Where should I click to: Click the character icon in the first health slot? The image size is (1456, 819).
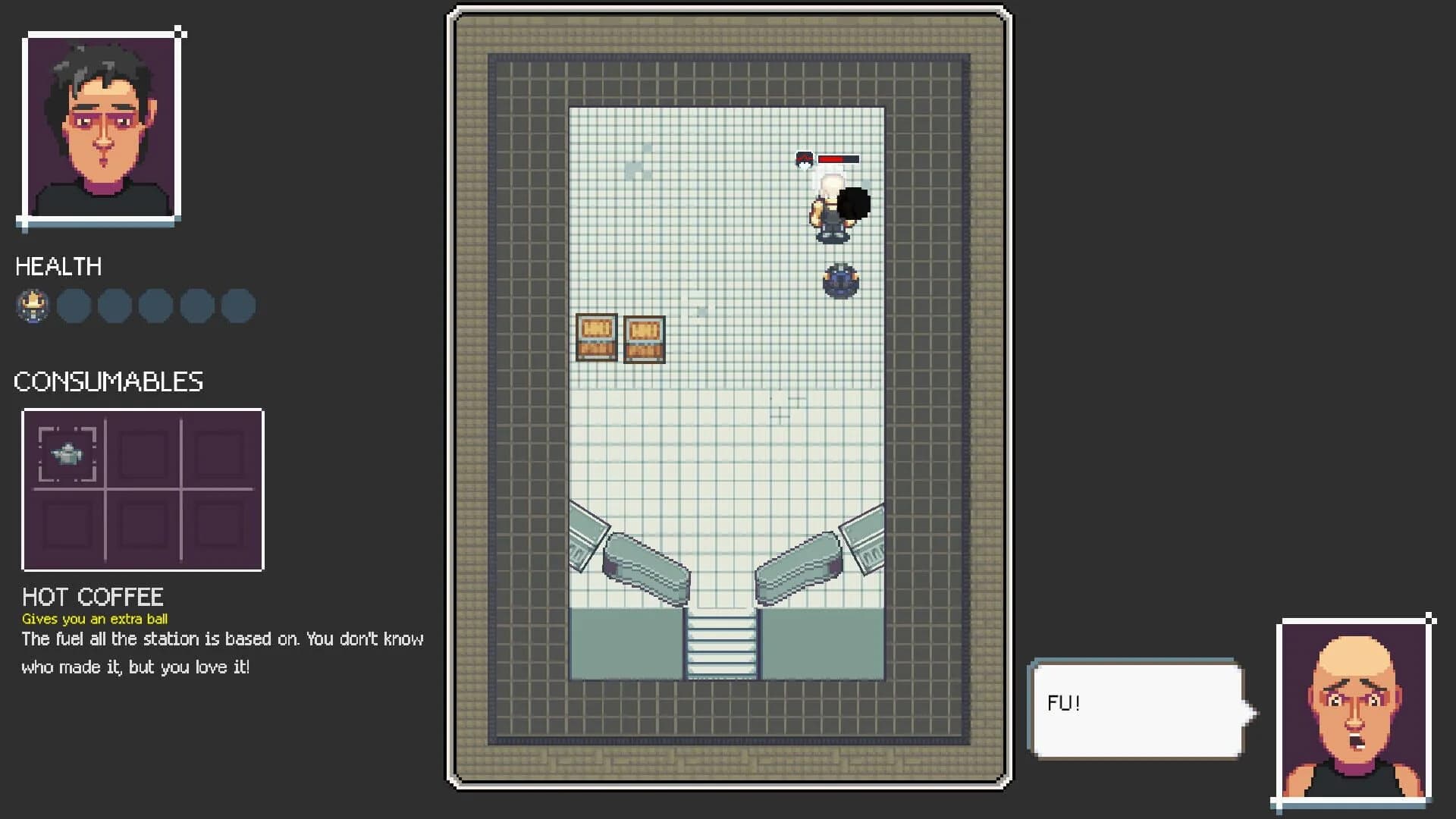(x=33, y=306)
